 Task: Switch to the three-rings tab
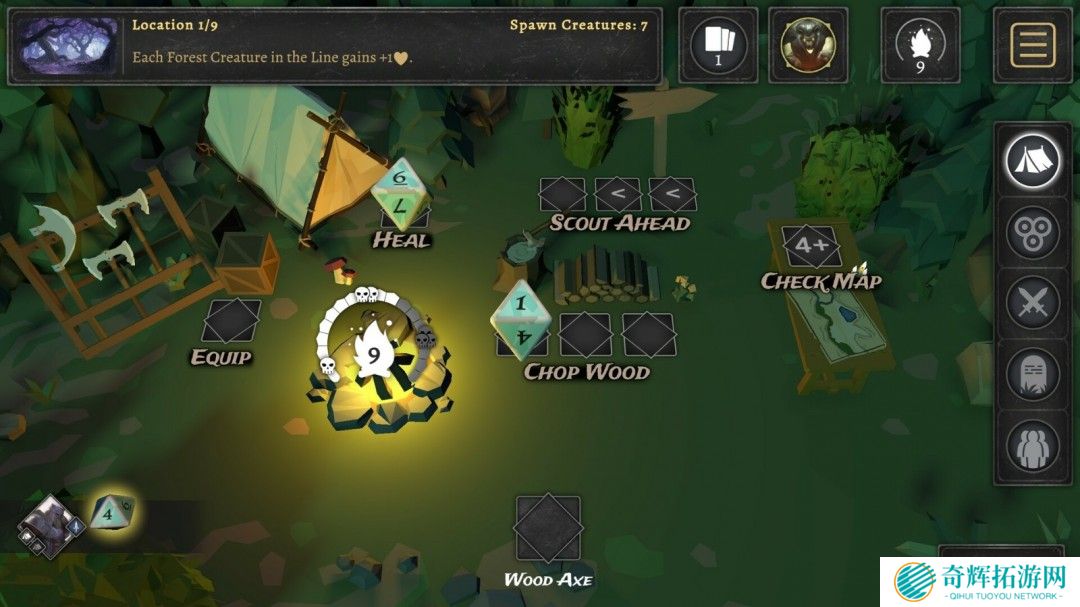point(1032,232)
